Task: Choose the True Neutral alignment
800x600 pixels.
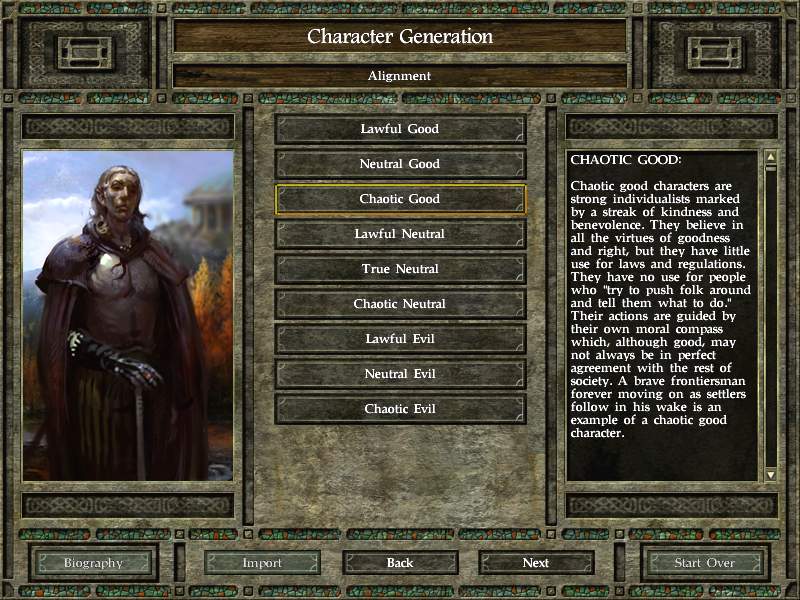Action: (x=400, y=269)
